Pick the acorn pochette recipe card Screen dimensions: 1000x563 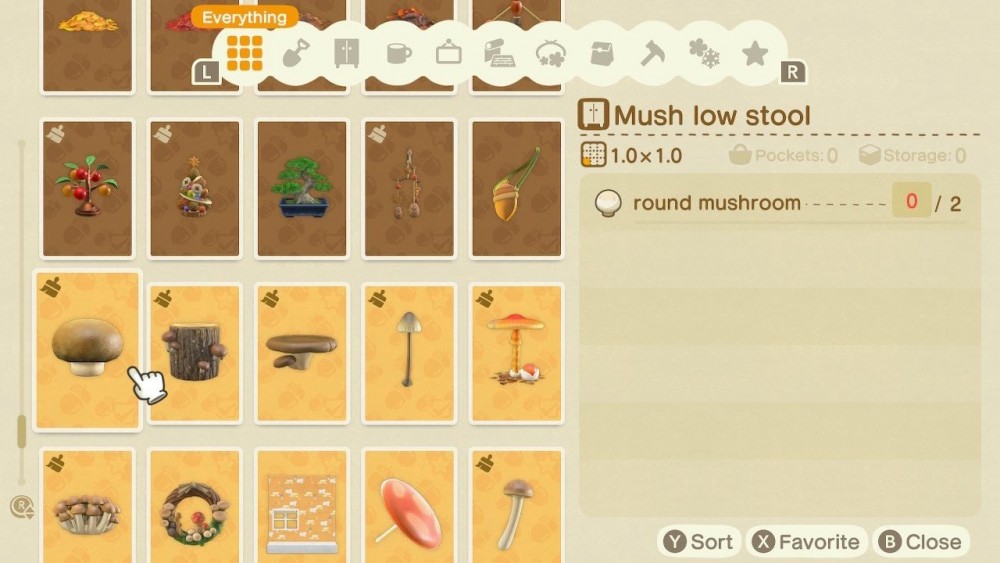[515, 188]
